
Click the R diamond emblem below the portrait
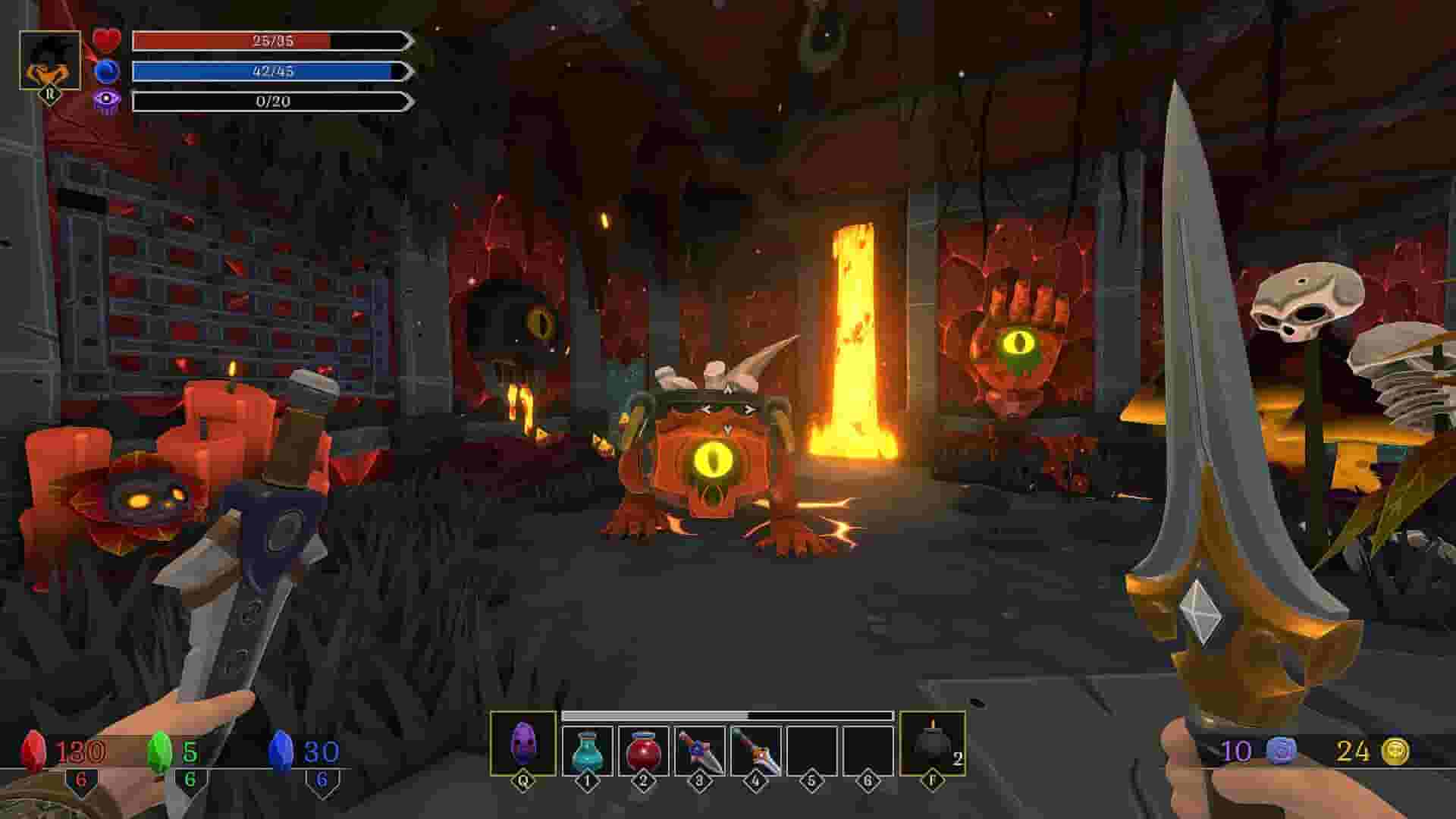coord(49,95)
